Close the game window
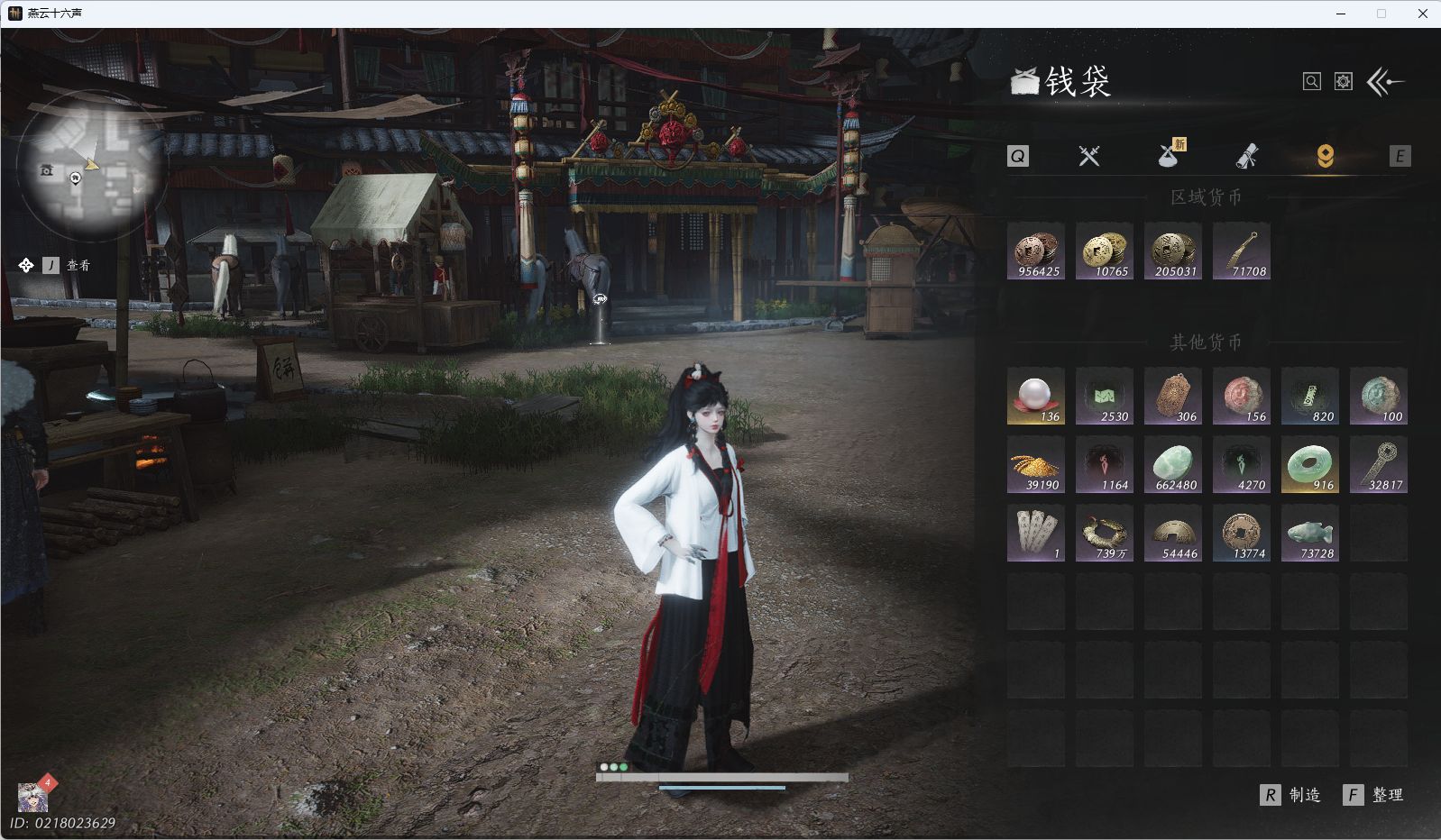Image resolution: width=1441 pixels, height=840 pixels. pyautogui.click(x=1422, y=14)
